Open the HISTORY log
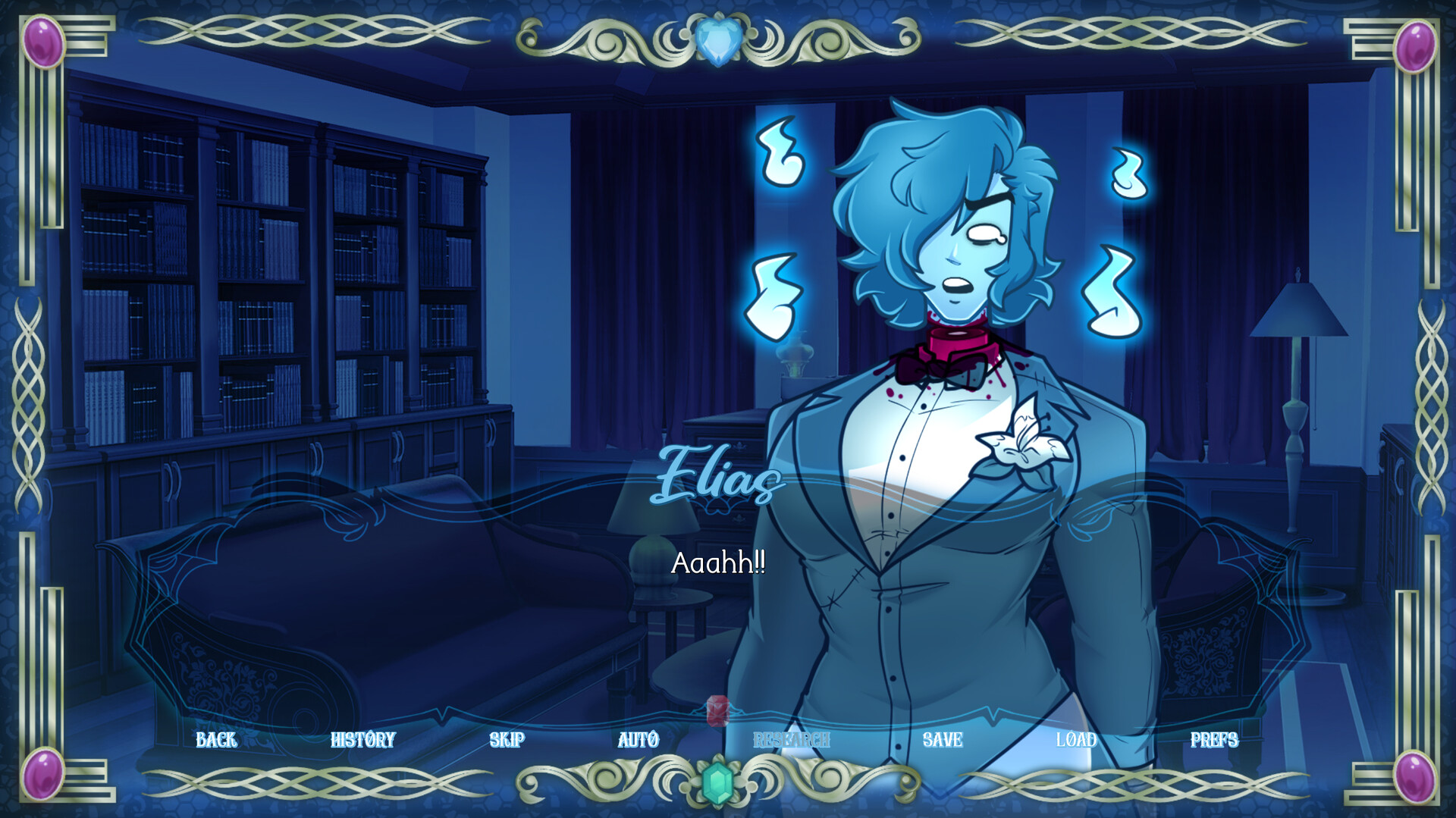Viewport: 1456px width, 818px height. click(364, 740)
